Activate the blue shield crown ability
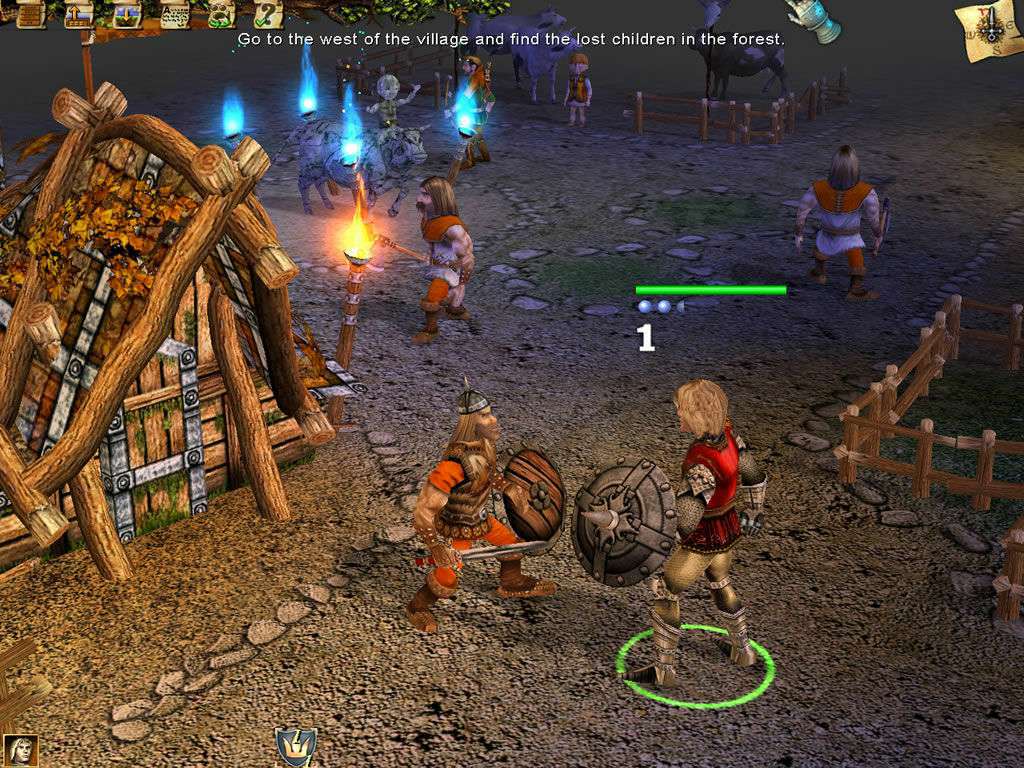 point(296,747)
